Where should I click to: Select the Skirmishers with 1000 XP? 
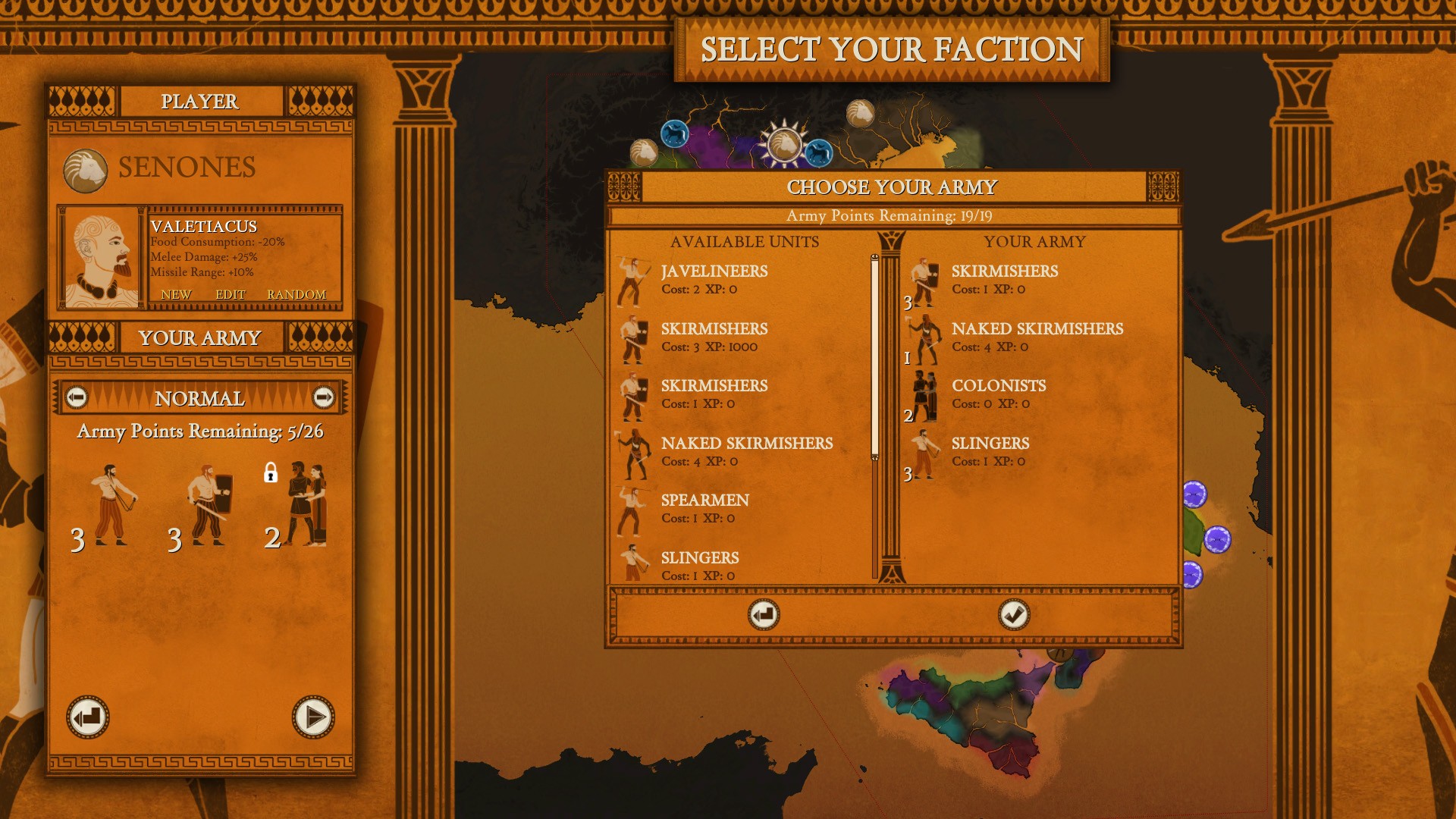point(714,337)
